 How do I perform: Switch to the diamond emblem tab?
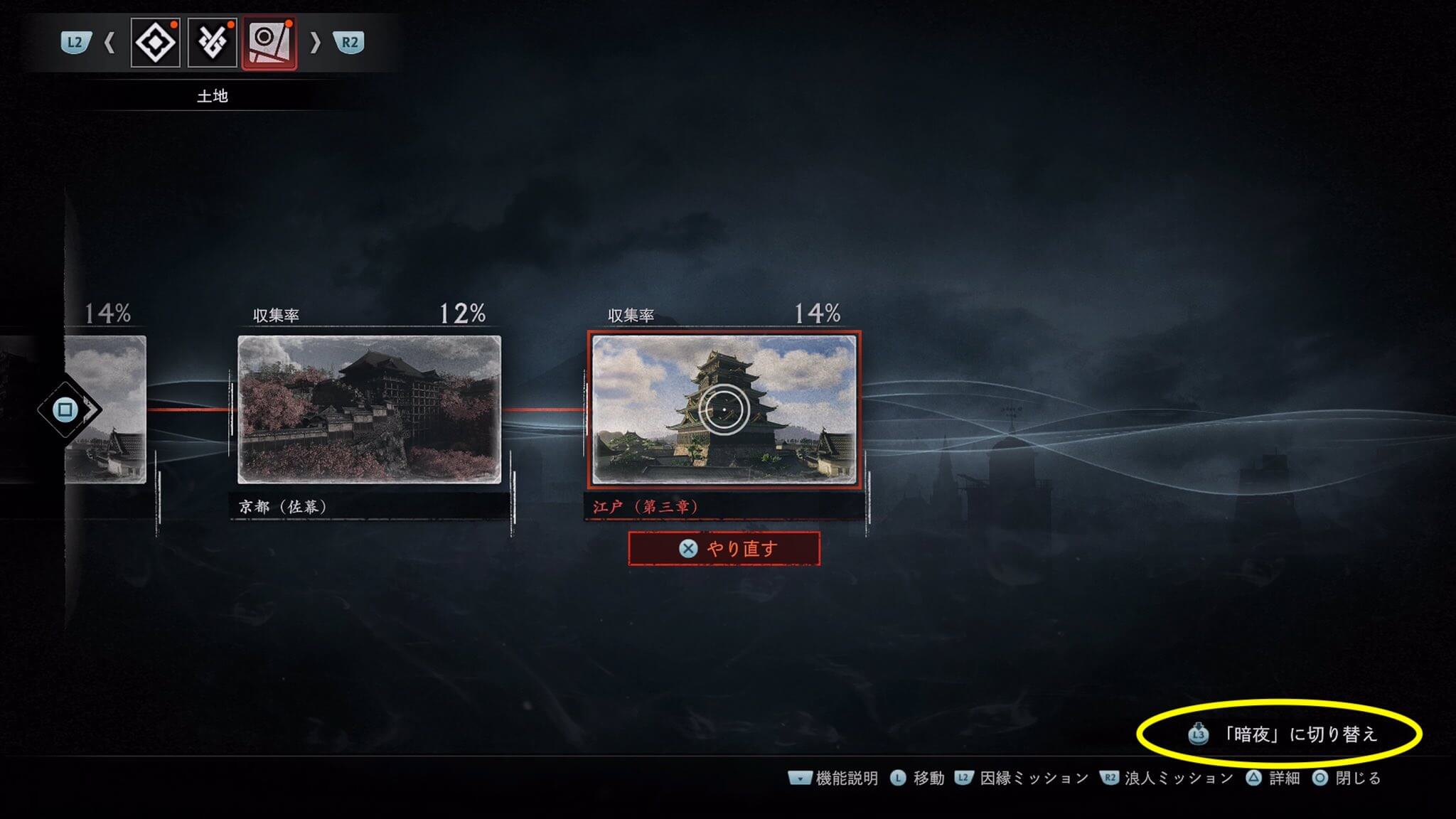coord(156,43)
